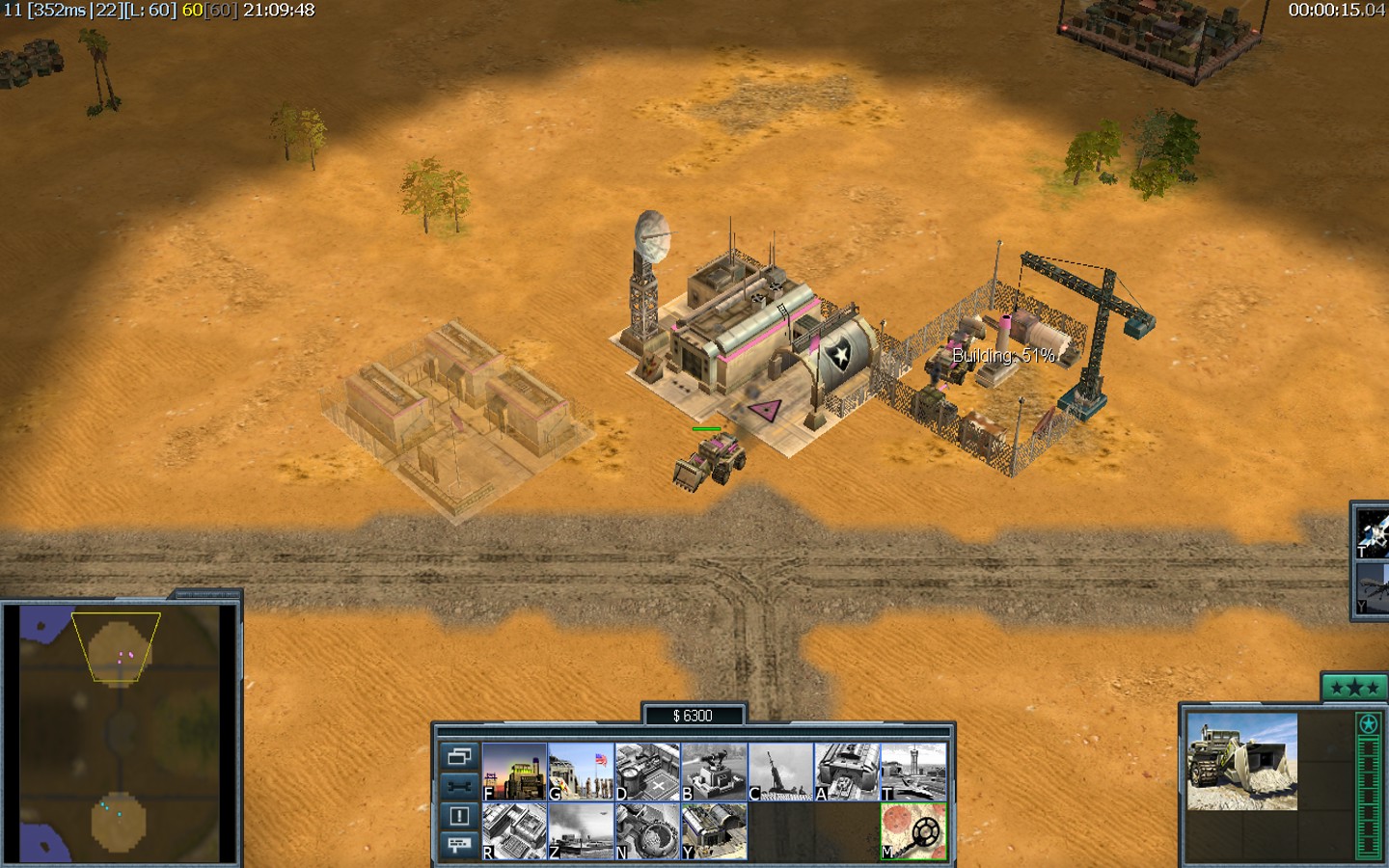Select the Command Center build icon (Y)
The height and width of the screenshot is (868, 1389).
point(714,830)
